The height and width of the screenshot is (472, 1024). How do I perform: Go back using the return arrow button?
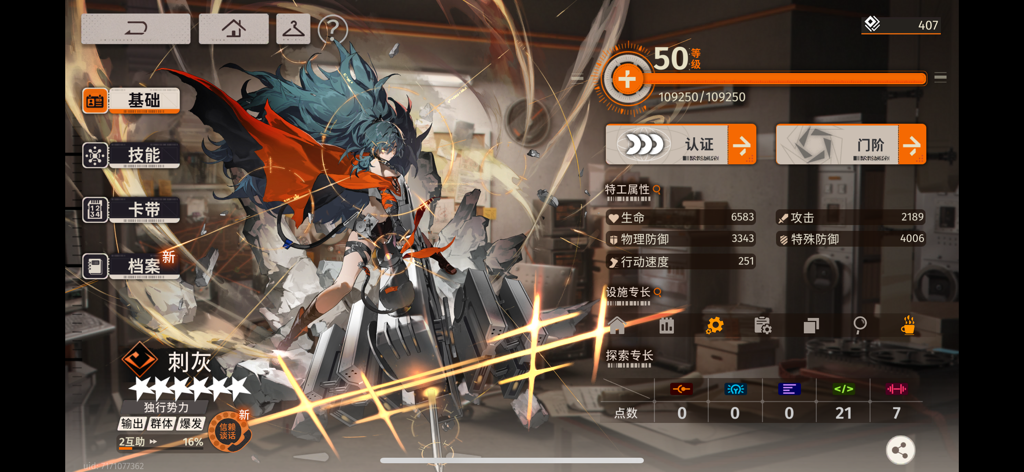[136, 29]
